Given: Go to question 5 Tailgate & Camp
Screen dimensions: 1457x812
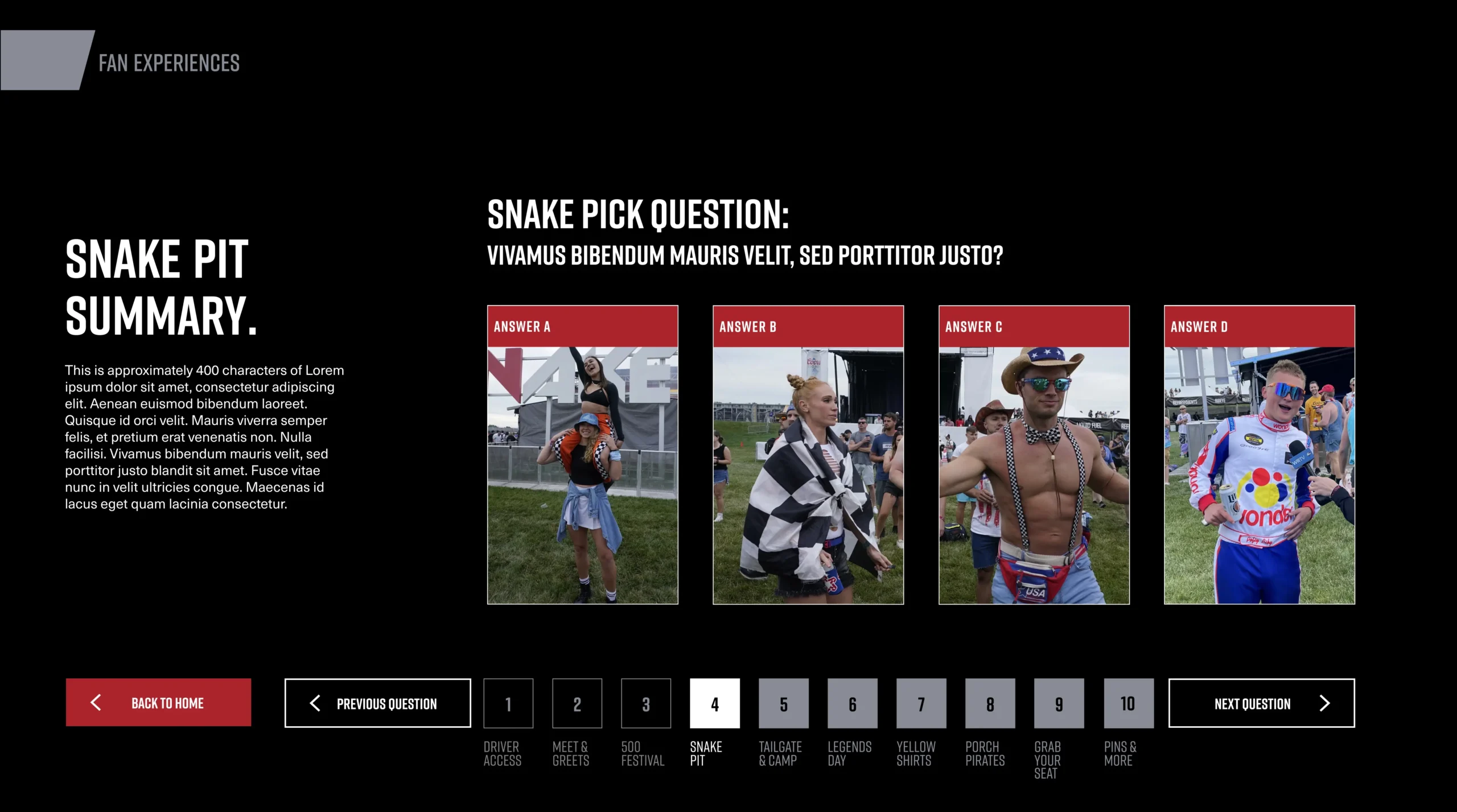Looking at the screenshot, I should 784,703.
